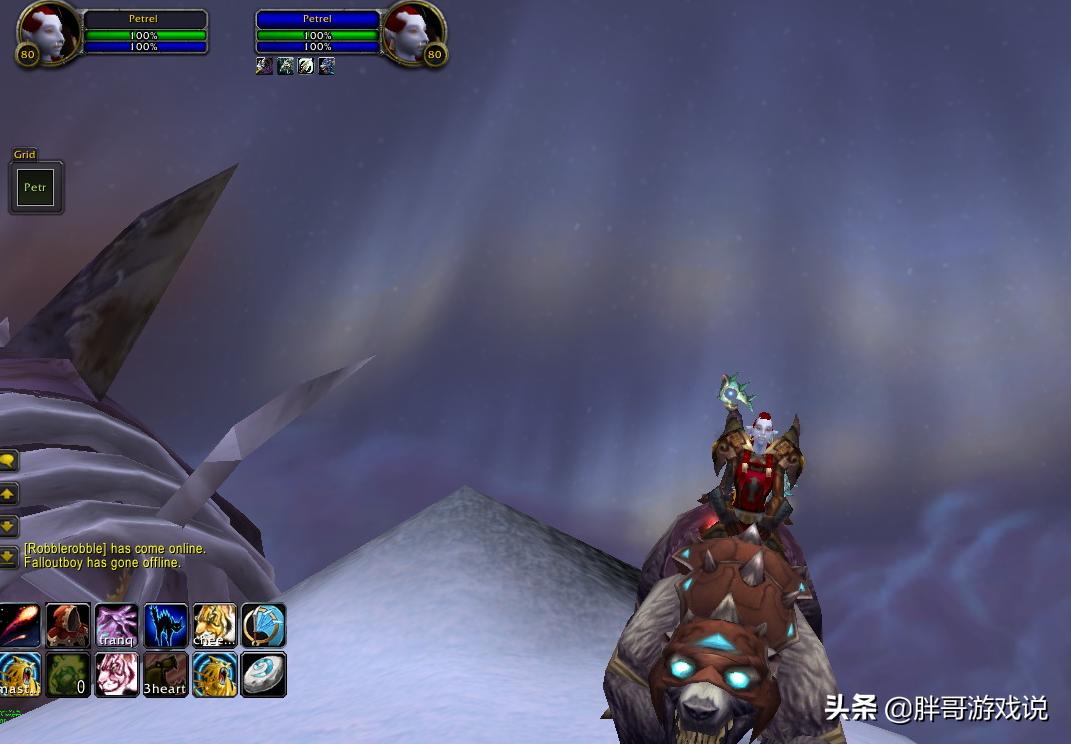Click the chat scroll-up arrow button
Viewport: 1071px width, 744px height.
pyautogui.click(x=8, y=493)
